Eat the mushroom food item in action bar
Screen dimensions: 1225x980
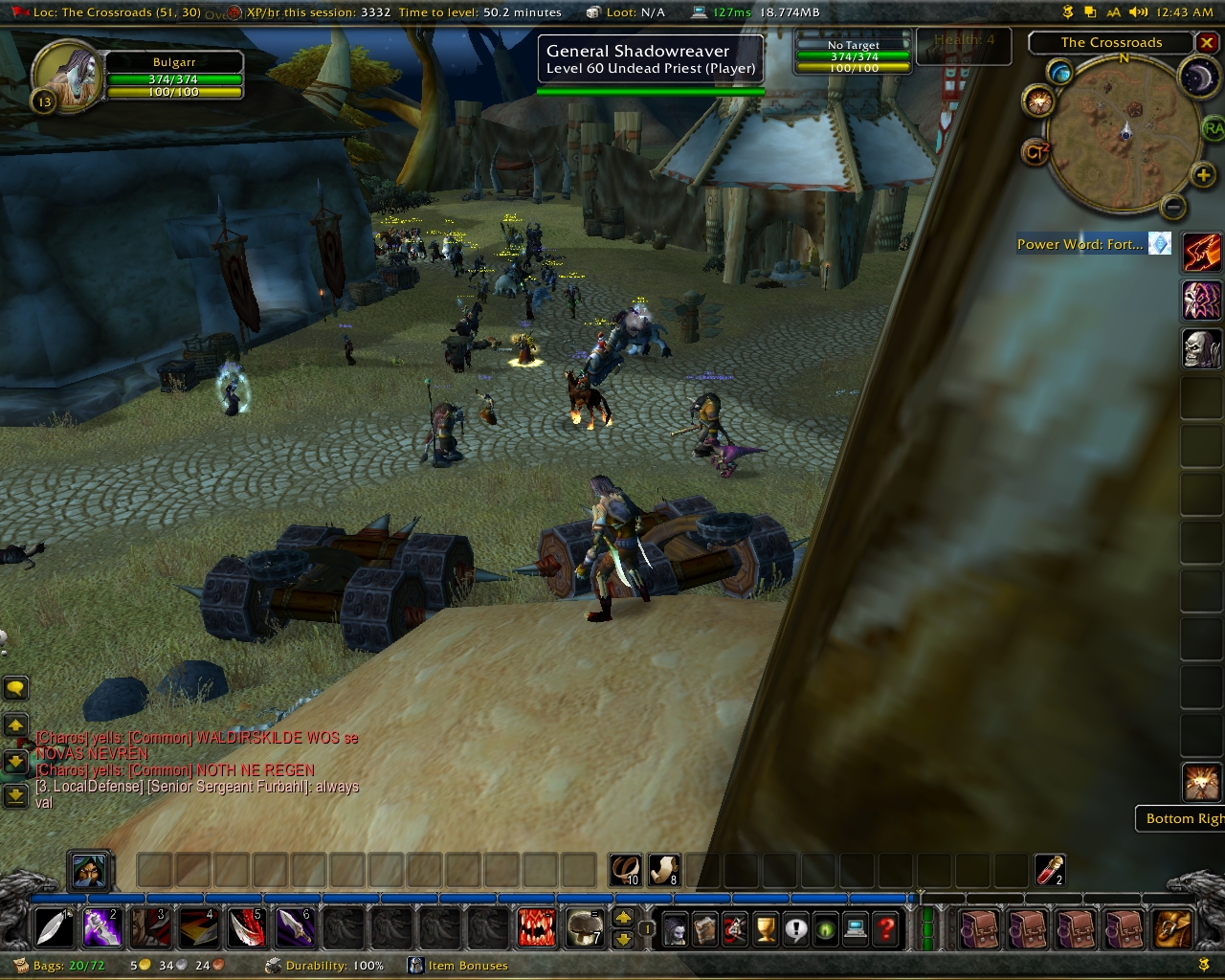tap(585, 927)
